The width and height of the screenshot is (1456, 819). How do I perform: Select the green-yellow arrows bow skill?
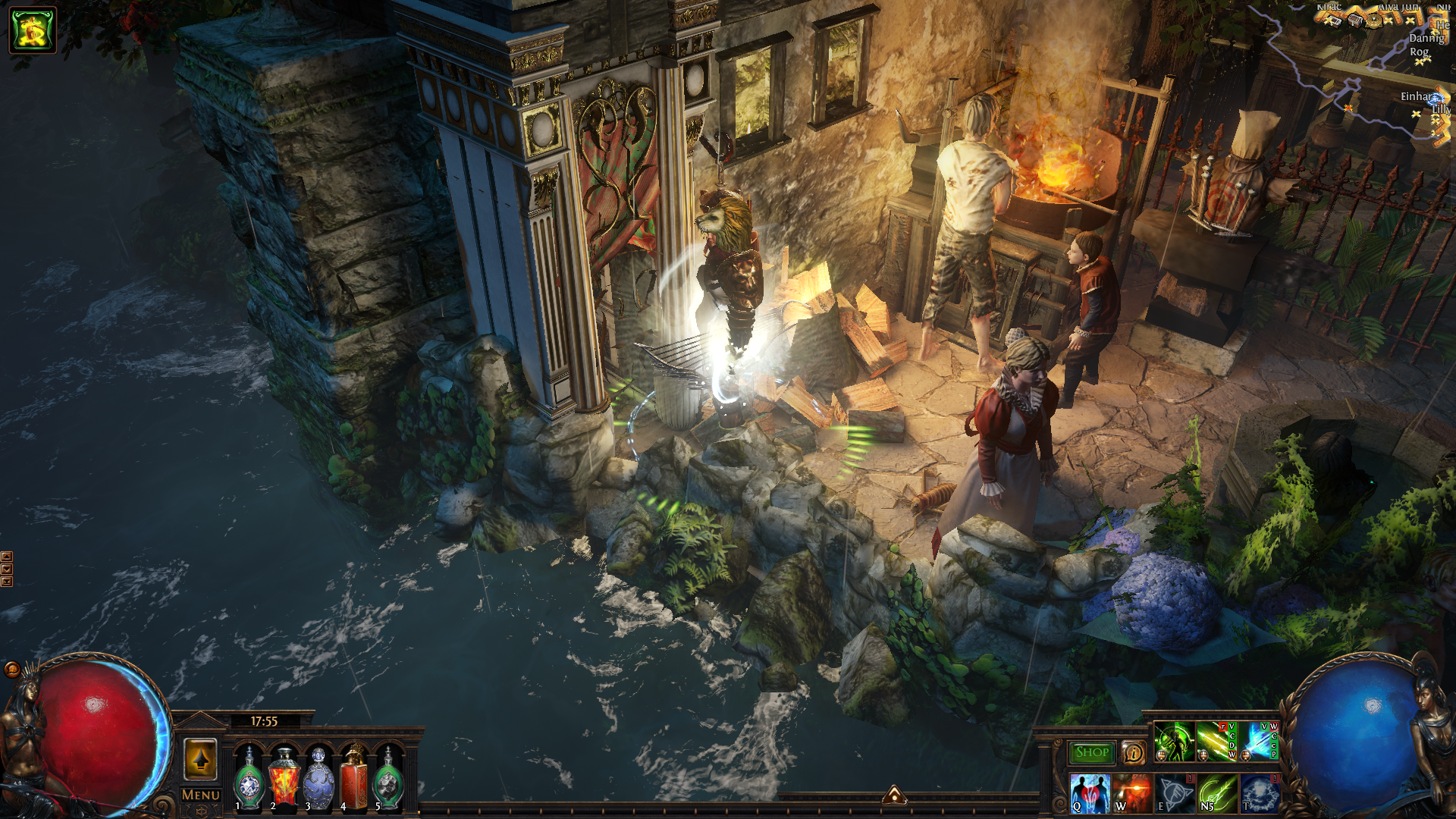(x=1216, y=742)
